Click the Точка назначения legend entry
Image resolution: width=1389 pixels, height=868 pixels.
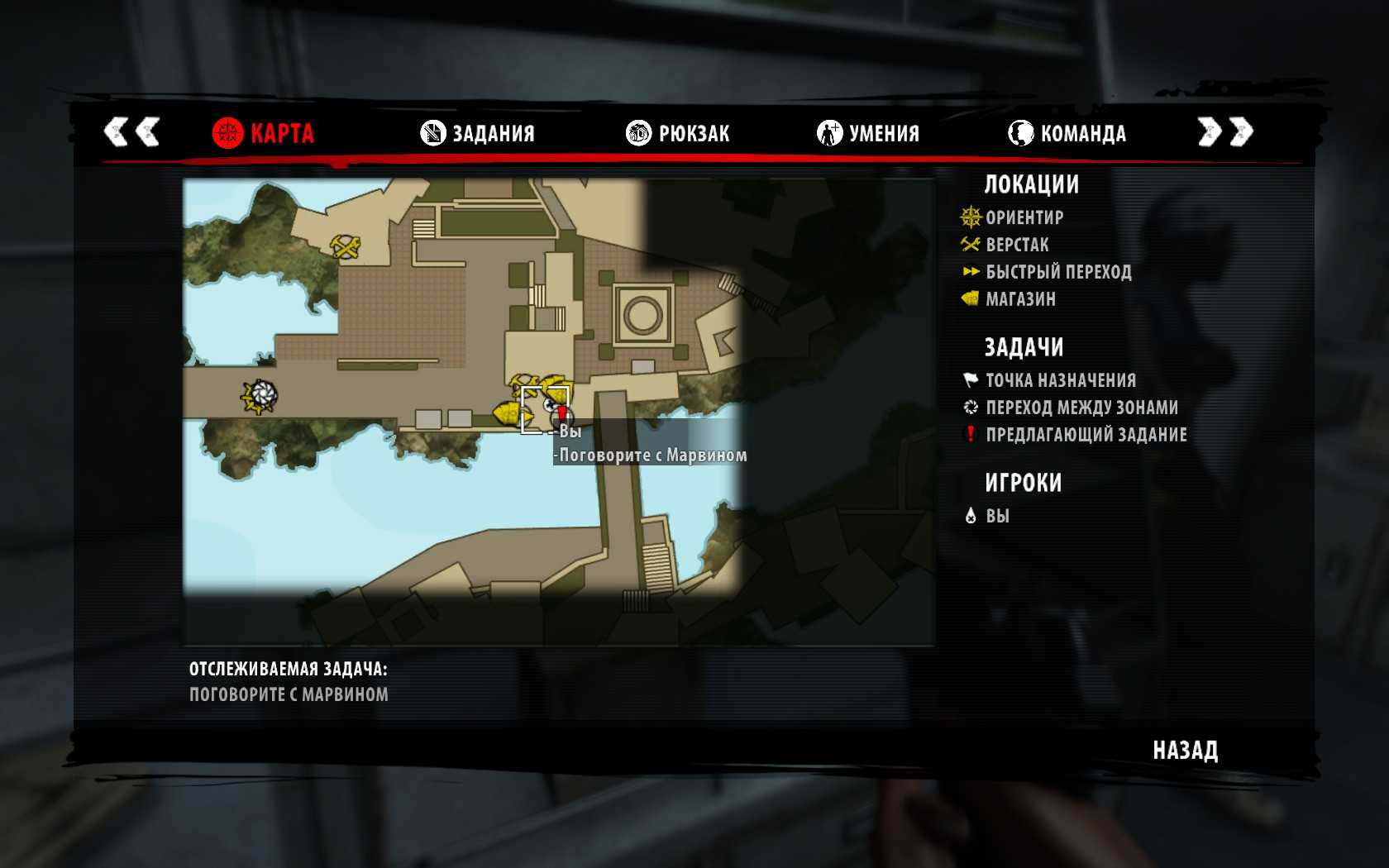(x=1060, y=380)
